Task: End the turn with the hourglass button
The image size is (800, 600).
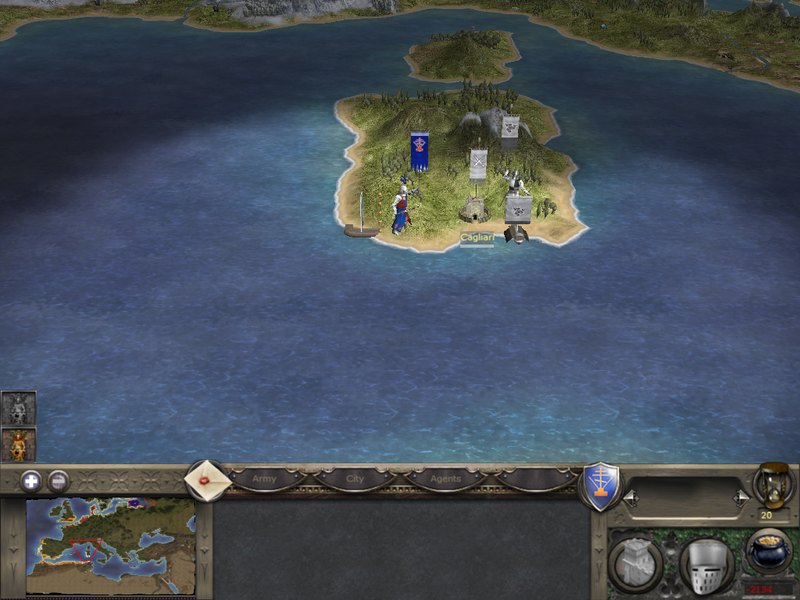Action: pyautogui.click(x=771, y=484)
